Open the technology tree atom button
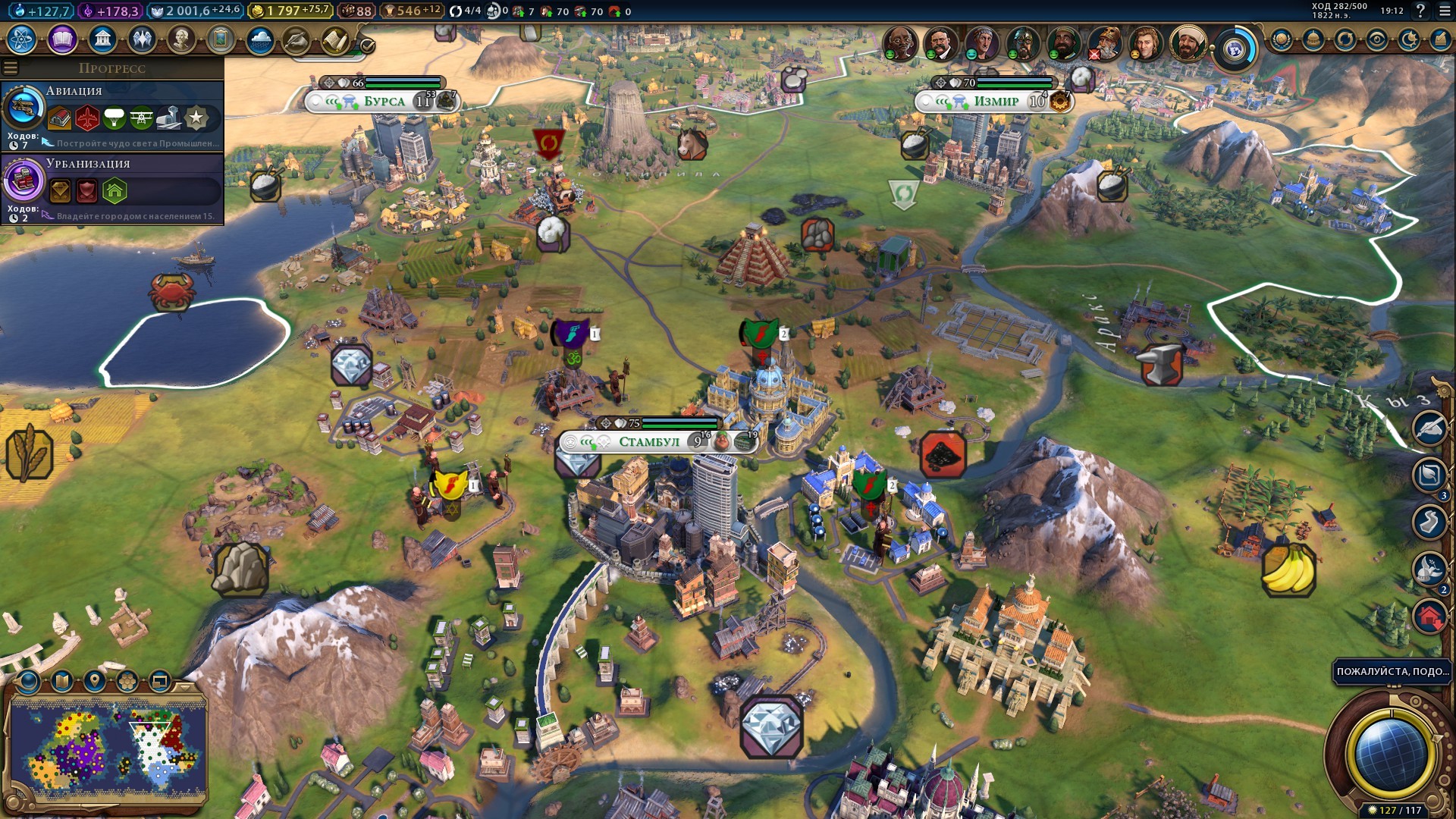The image size is (1456, 819). click(22, 39)
